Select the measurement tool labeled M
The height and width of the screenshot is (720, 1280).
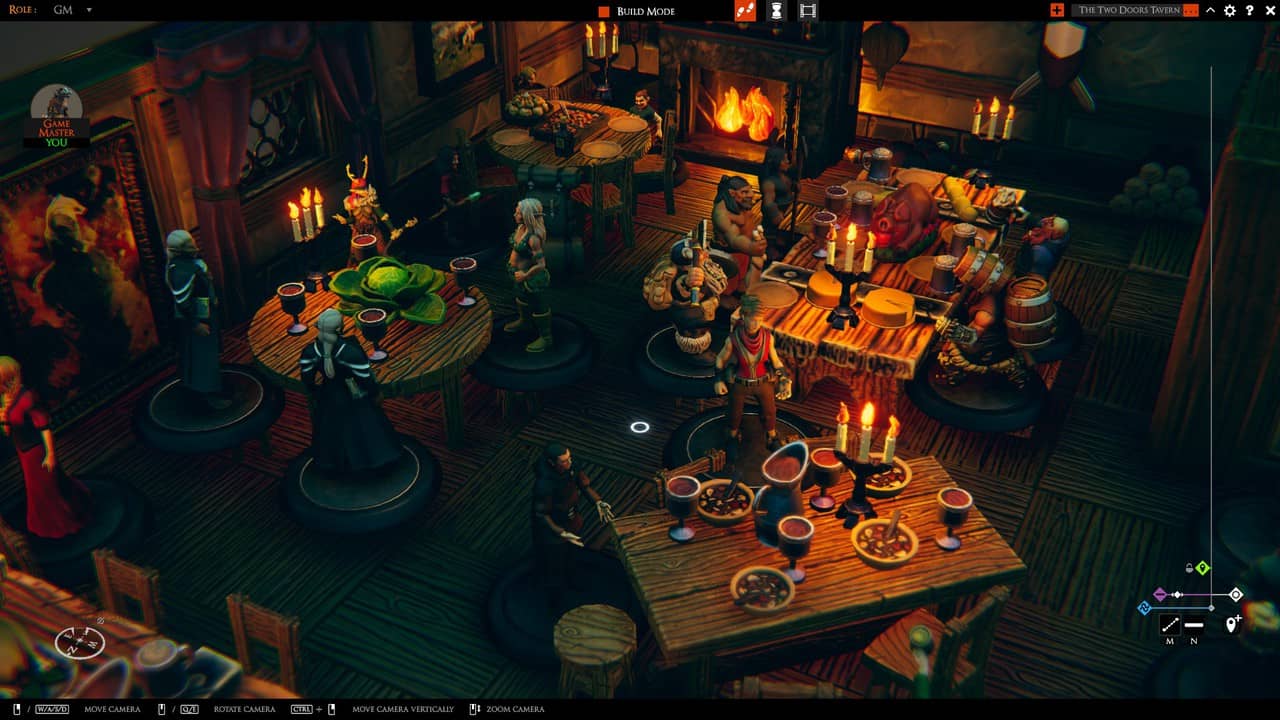1170,625
